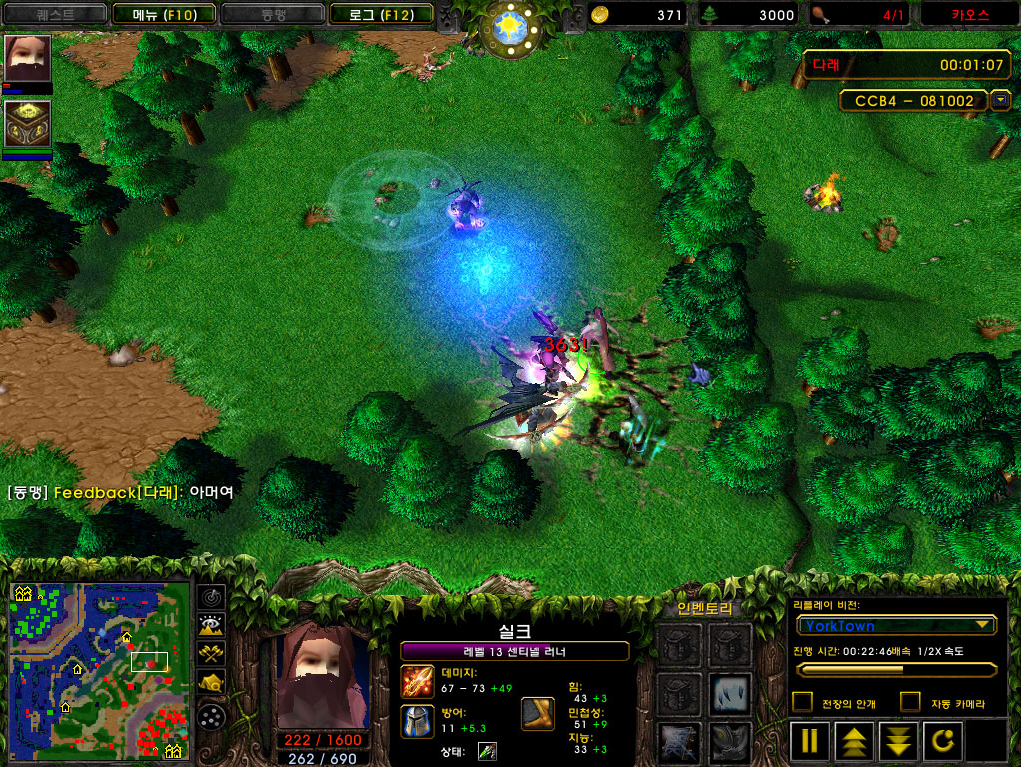
Task: Click the formation toggle button with dots
Action: pos(212,716)
